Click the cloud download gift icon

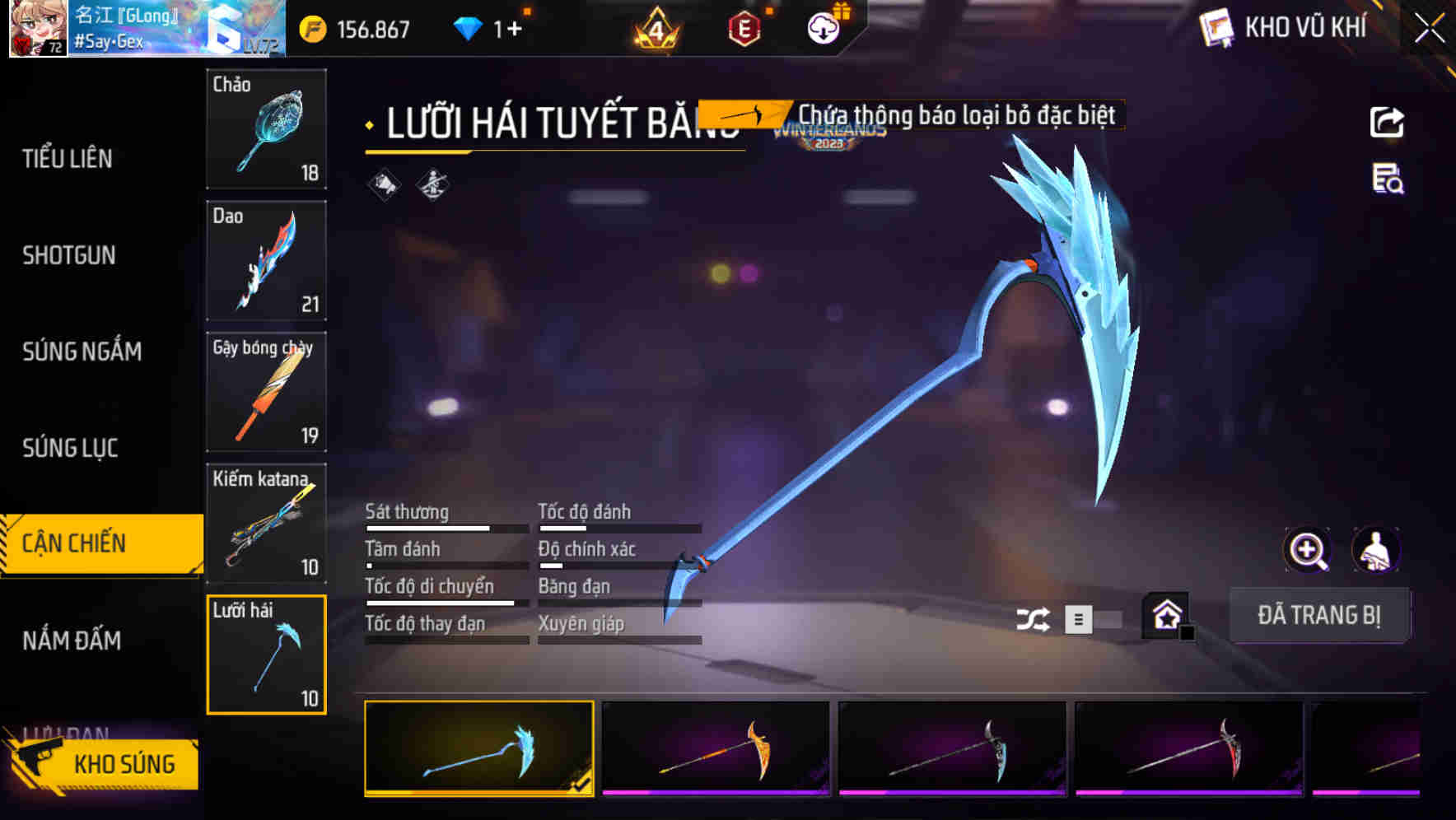tap(824, 27)
